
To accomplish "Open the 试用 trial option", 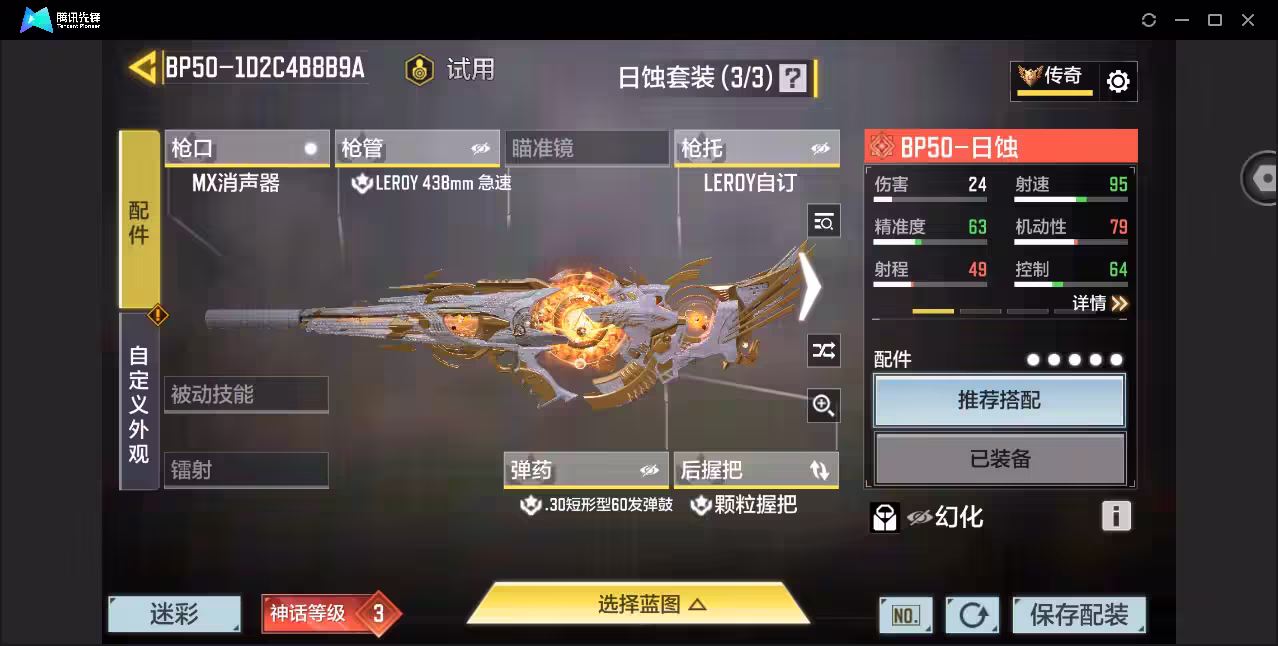I will coord(450,69).
